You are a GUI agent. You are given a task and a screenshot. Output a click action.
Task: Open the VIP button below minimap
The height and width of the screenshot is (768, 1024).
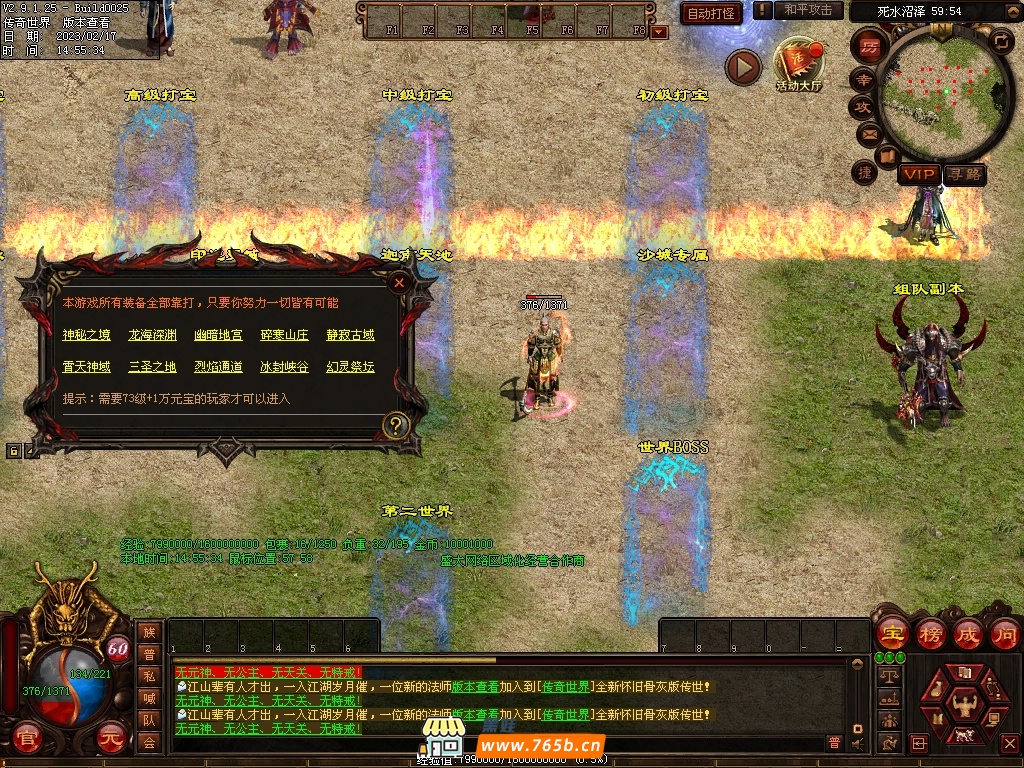pyautogui.click(x=918, y=174)
